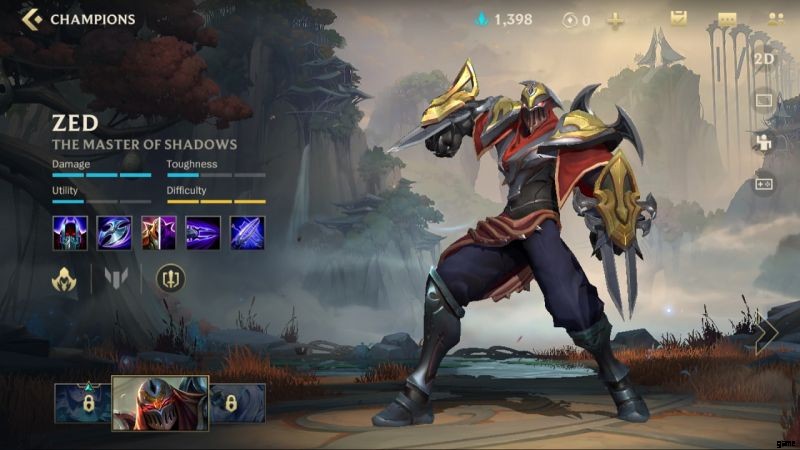Add more currency with the plus button
800x450 pixels.
coord(616,20)
